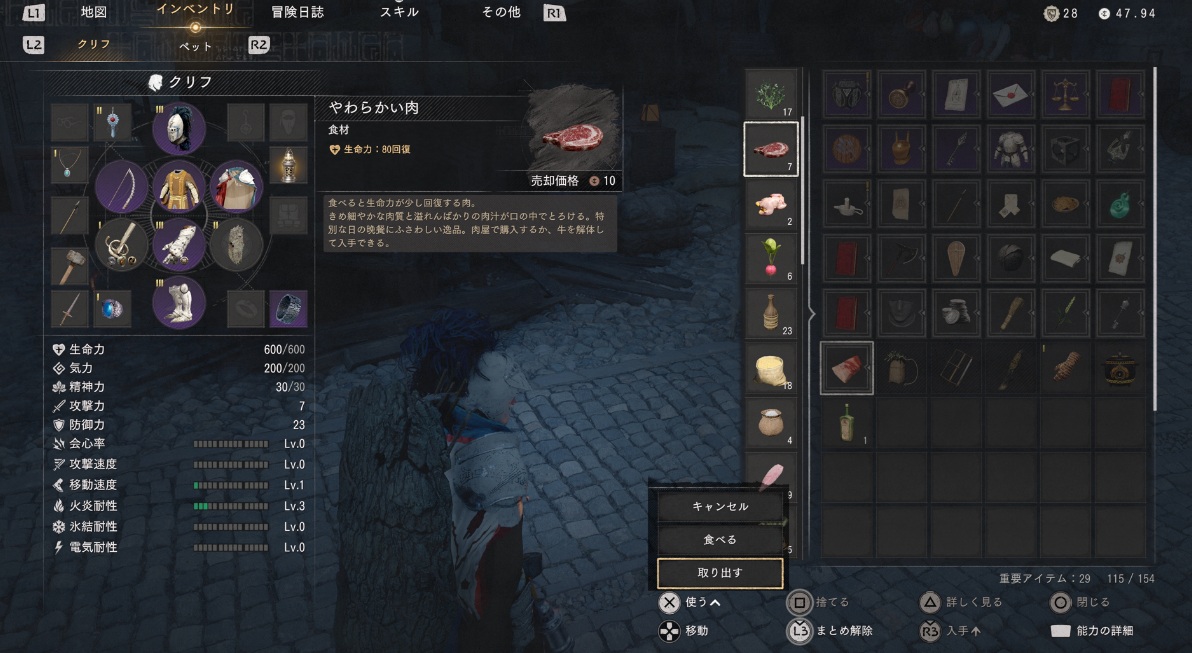Viewport: 1192px width, 653px height.
Task: Switch to the ペット sub-tab
Action: pyautogui.click(x=195, y=45)
